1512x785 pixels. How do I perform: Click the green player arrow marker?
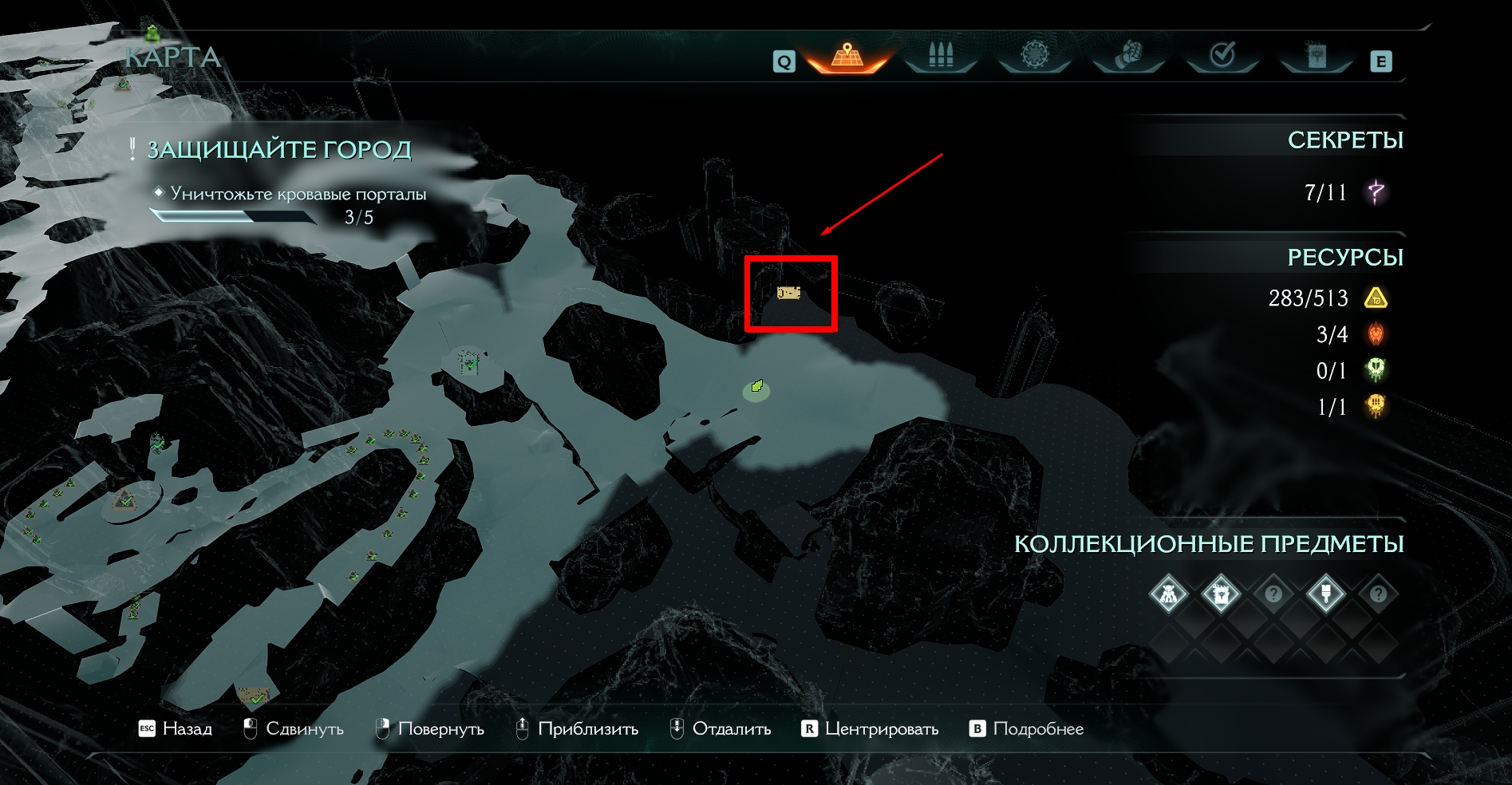tap(757, 387)
